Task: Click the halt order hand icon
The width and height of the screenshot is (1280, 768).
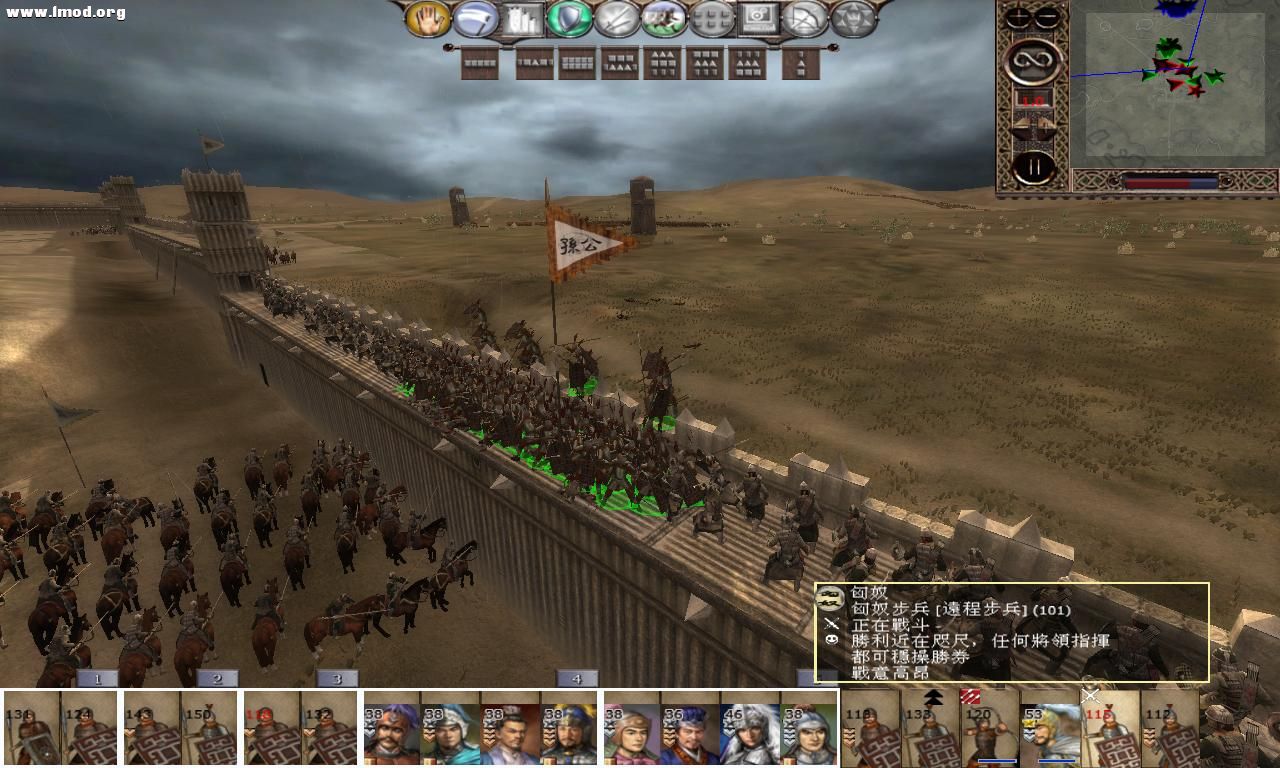Action: click(x=427, y=18)
